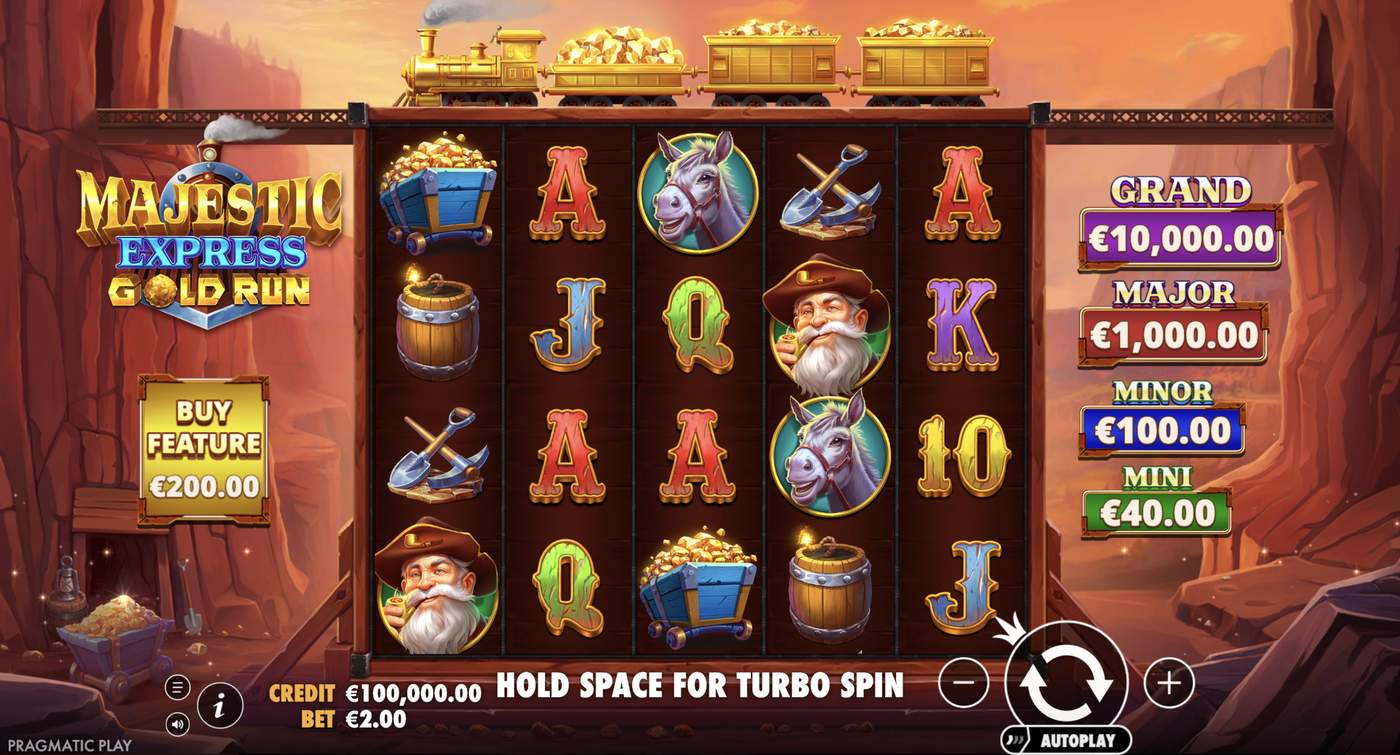The width and height of the screenshot is (1400, 755).
Task: Open the game information screen
Action: coord(222,704)
